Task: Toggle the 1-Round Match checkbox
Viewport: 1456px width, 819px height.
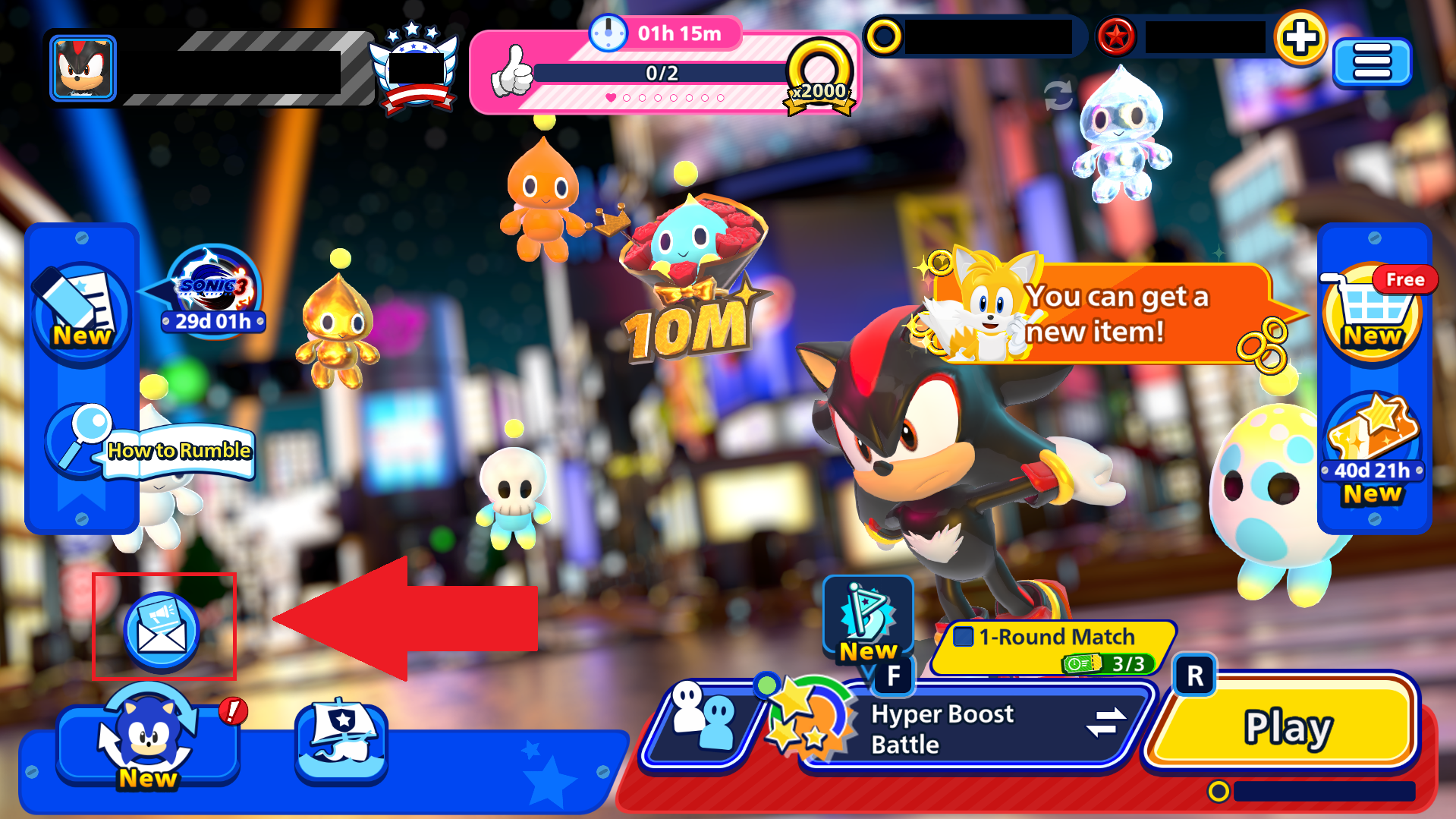Action: pyautogui.click(x=964, y=636)
